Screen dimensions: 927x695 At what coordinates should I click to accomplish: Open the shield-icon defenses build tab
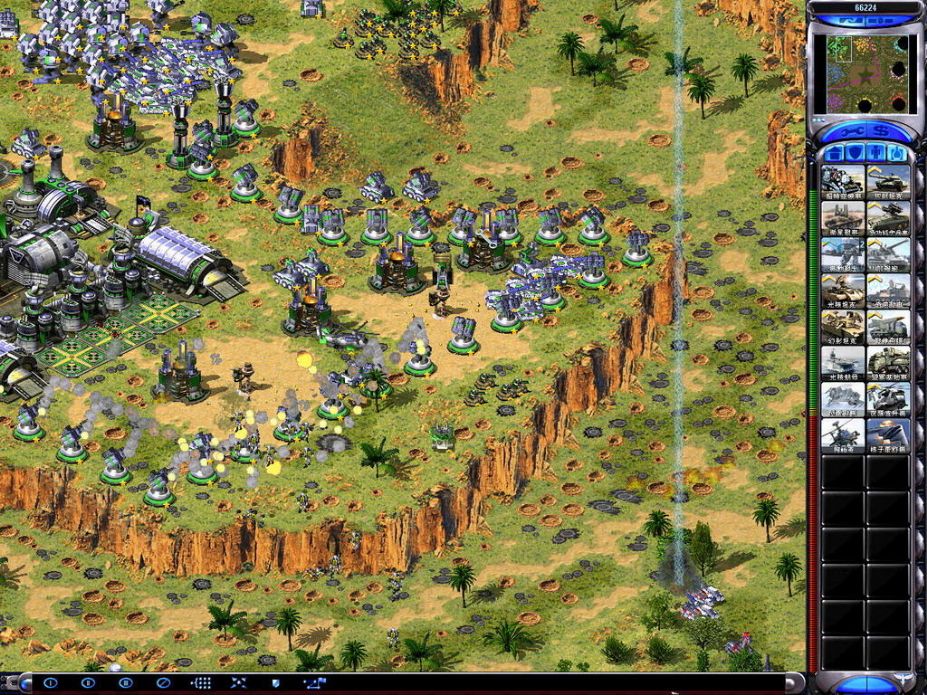pyautogui.click(x=854, y=153)
